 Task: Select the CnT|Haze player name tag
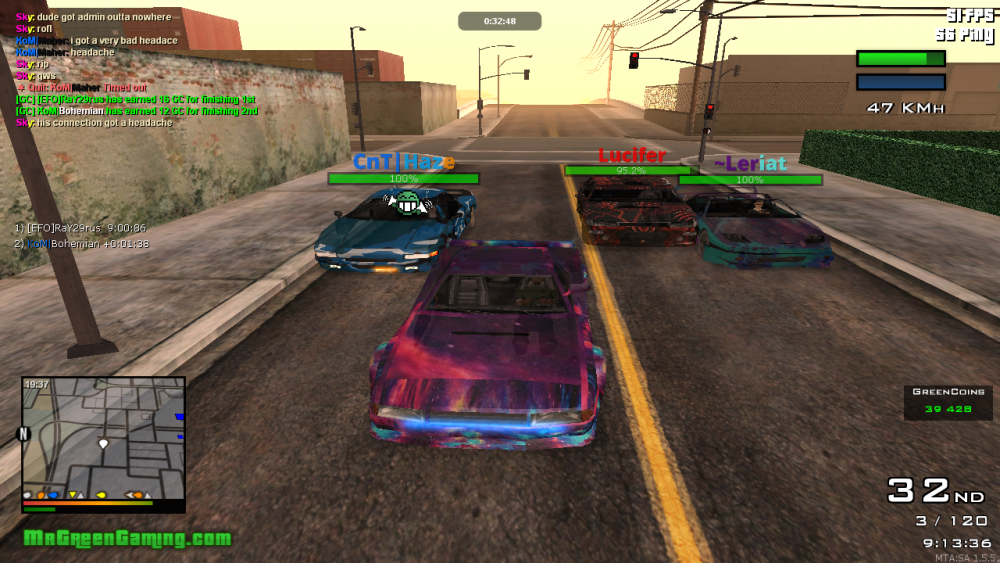404,162
